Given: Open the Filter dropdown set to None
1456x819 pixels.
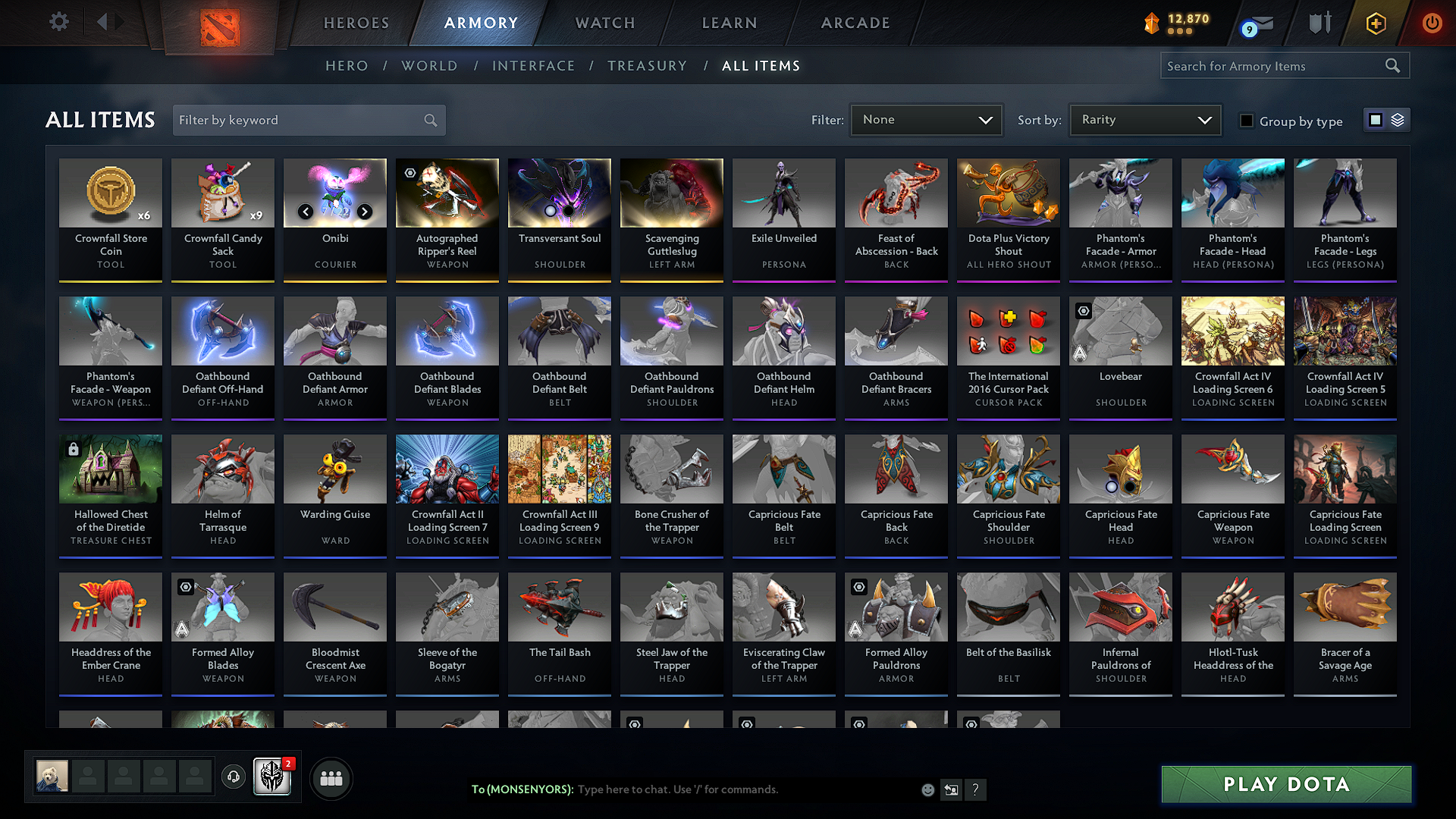Looking at the screenshot, I should pos(926,119).
